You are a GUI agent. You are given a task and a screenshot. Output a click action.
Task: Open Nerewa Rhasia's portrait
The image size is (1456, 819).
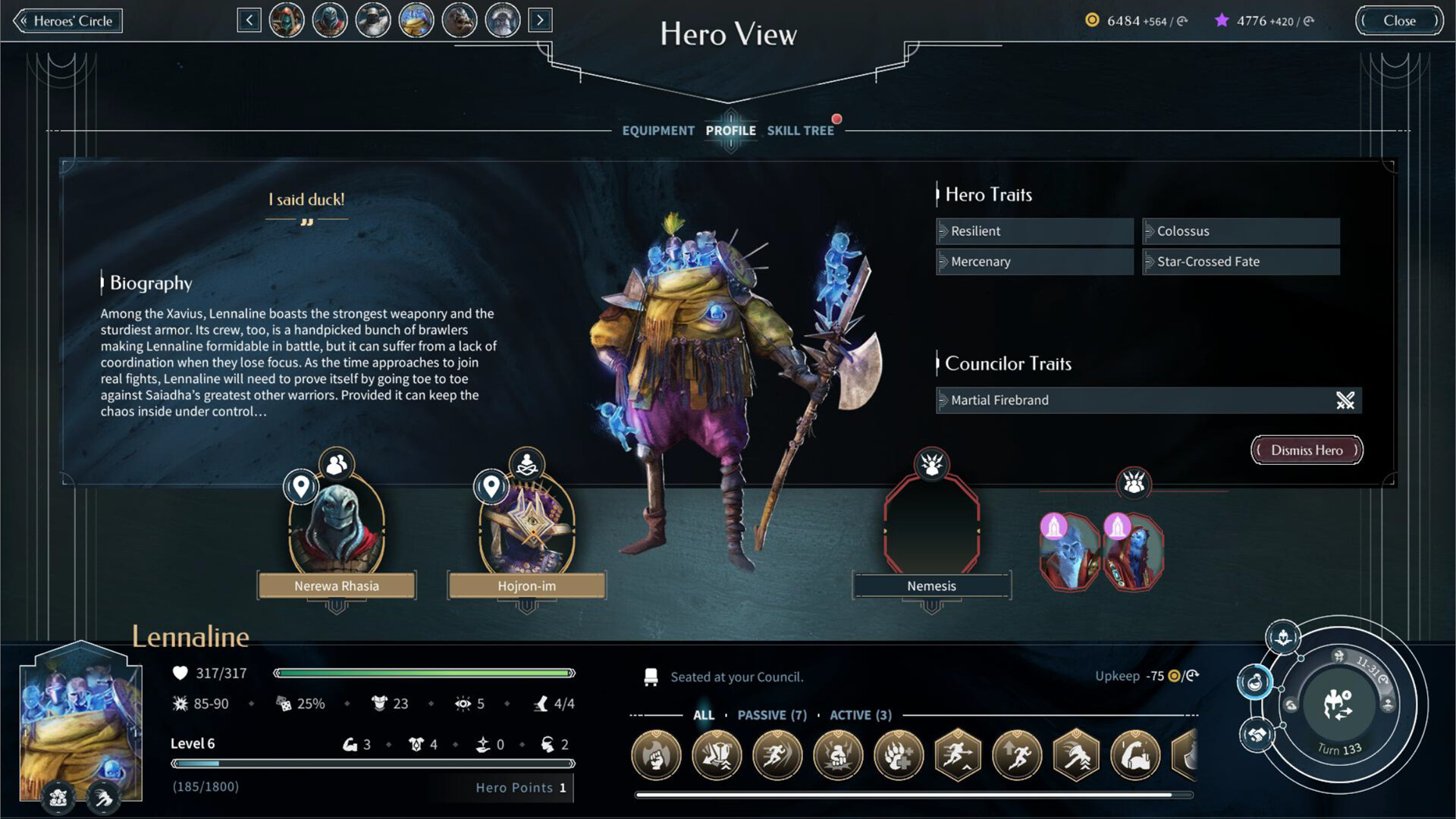tap(336, 531)
